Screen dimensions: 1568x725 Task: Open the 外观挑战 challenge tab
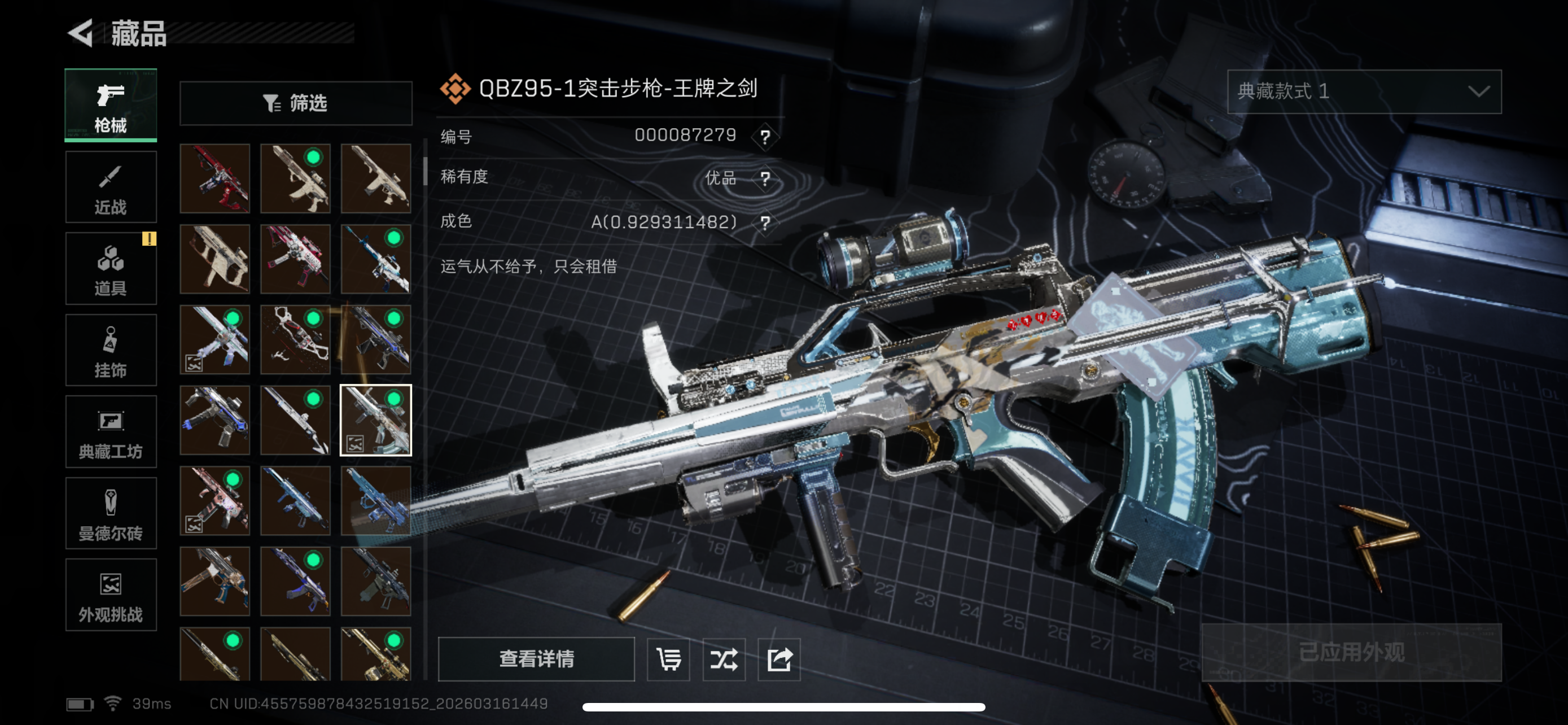(111, 595)
